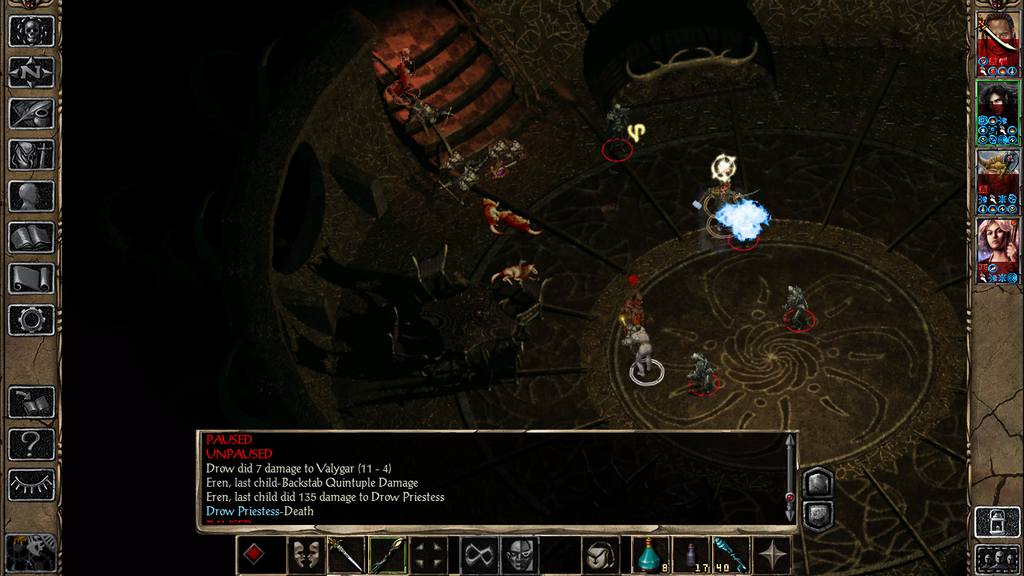Select the hooded second party portrait
The height and width of the screenshot is (576, 1024).
(x=997, y=110)
